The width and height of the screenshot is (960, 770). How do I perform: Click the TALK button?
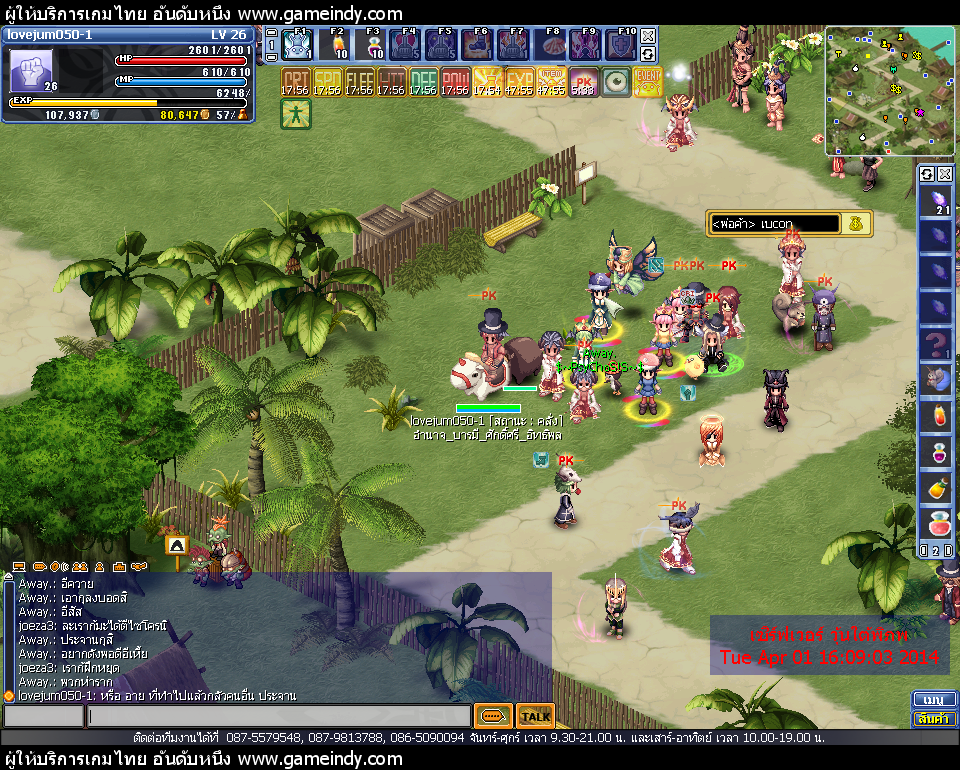click(536, 716)
